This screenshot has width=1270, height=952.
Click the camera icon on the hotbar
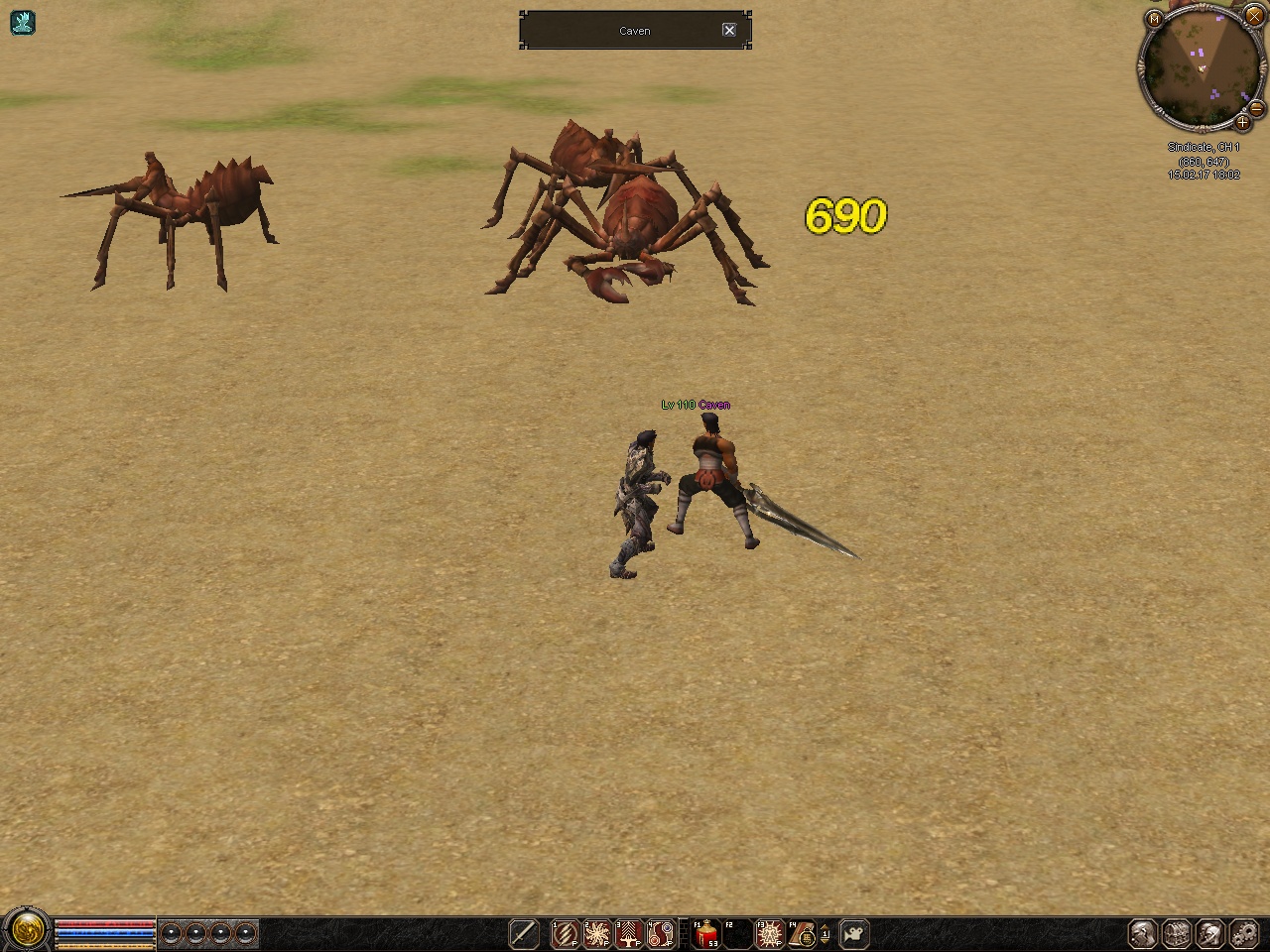point(853,933)
